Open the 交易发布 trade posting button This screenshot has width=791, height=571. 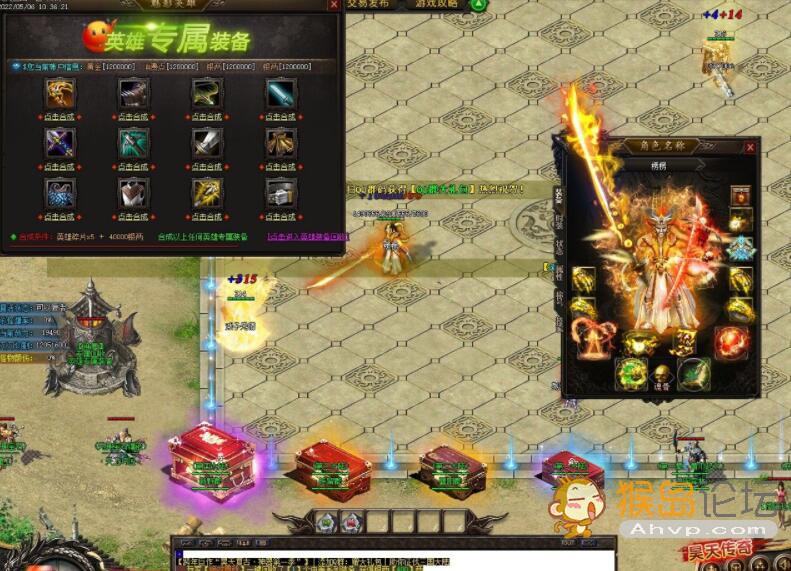pyautogui.click(x=373, y=5)
